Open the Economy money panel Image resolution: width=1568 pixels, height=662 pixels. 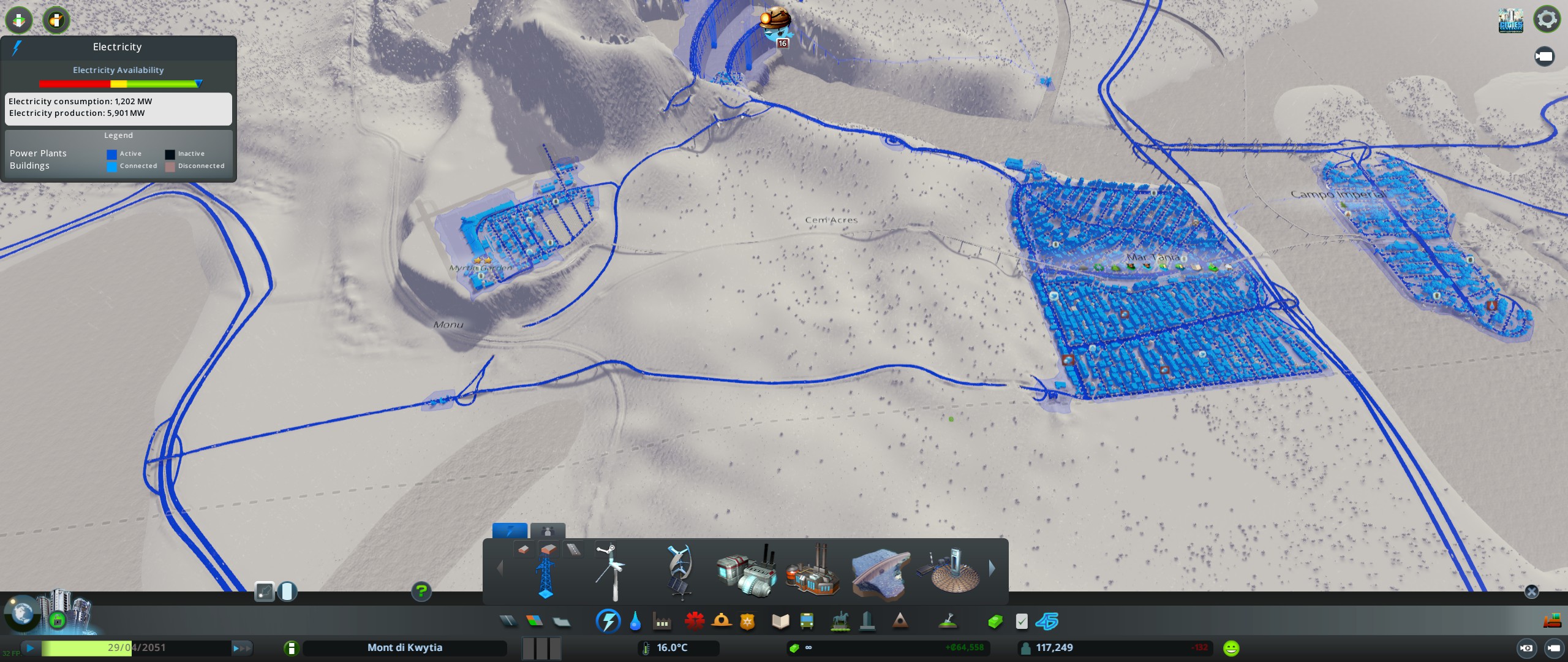tap(995, 622)
